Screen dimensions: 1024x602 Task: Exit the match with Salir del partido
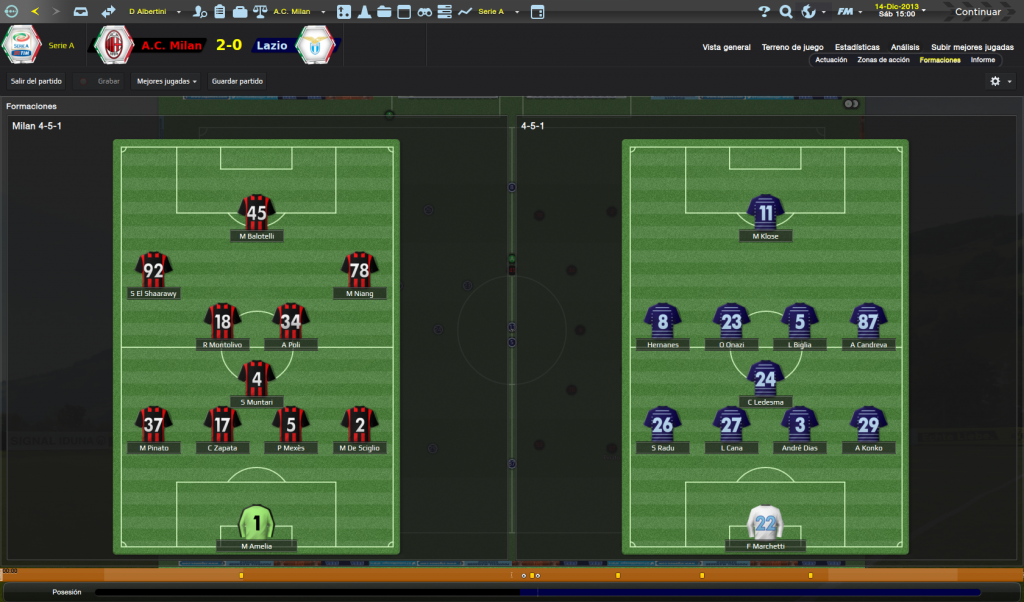click(36, 81)
